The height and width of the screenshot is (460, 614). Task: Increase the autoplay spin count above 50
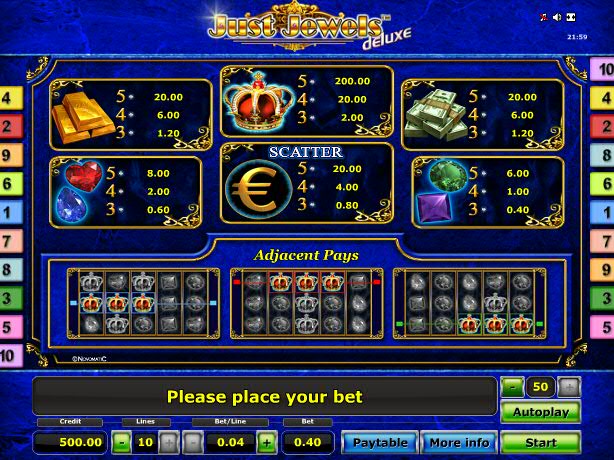click(568, 385)
